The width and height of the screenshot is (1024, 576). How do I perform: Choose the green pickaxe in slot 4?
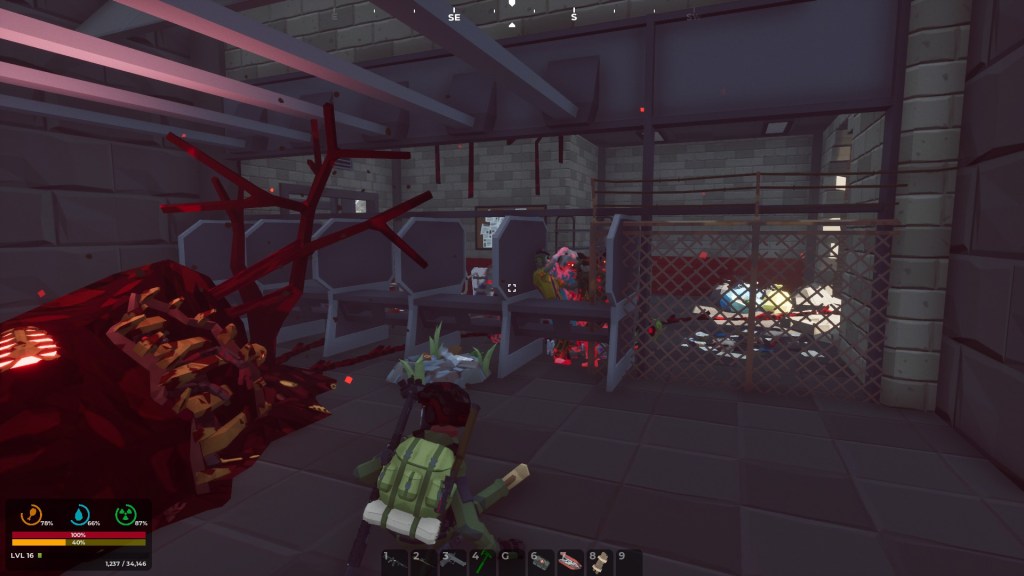click(483, 562)
